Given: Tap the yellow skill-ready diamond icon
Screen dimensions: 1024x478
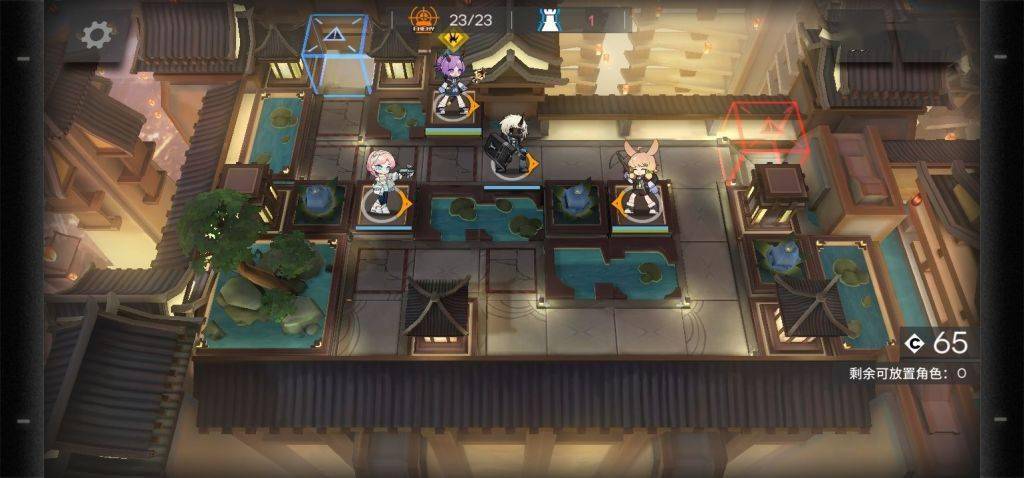Looking at the screenshot, I should pyautogui.click(x=453, y=41).
